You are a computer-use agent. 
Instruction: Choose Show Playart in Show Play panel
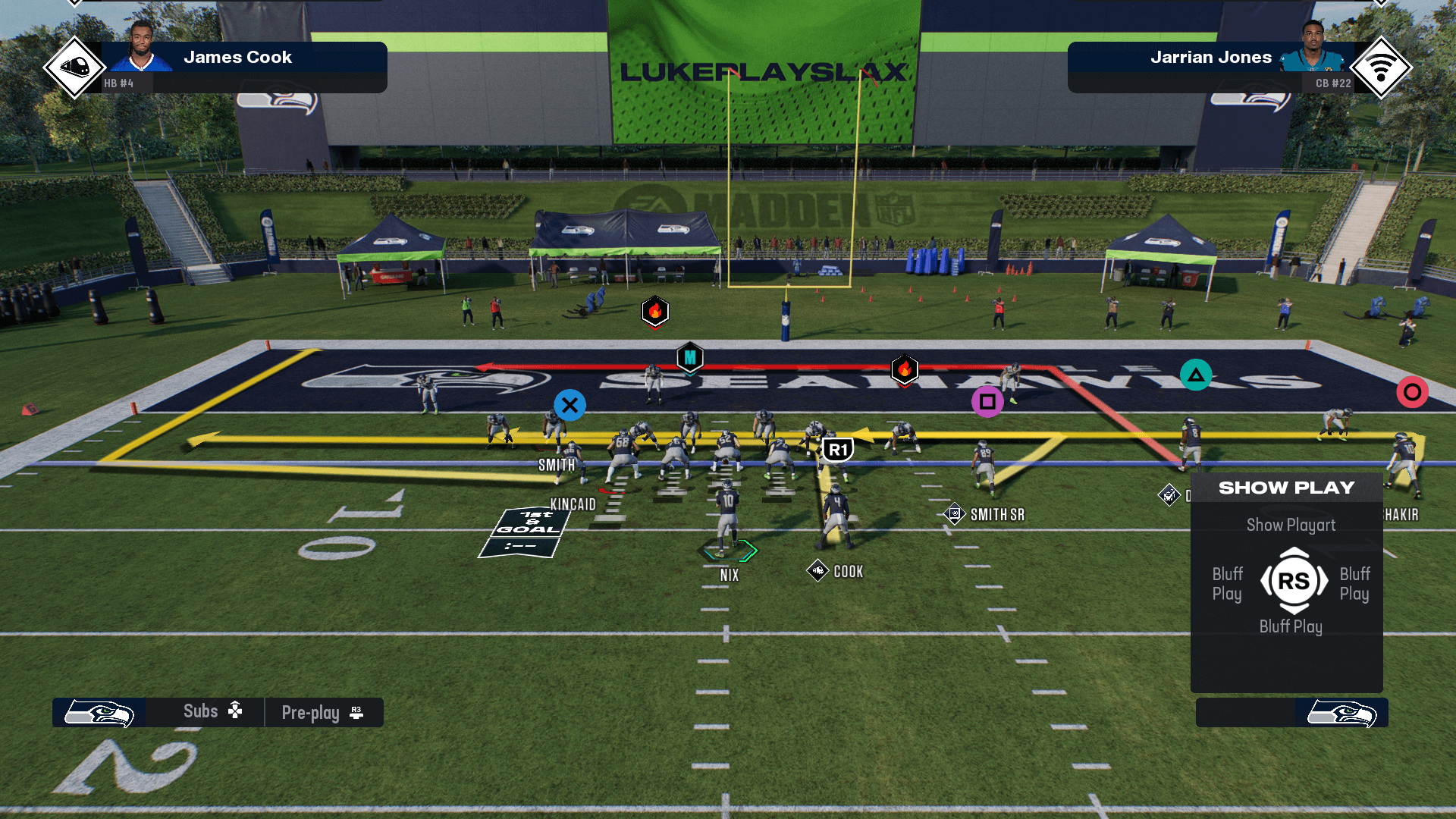click(1291, 525)
